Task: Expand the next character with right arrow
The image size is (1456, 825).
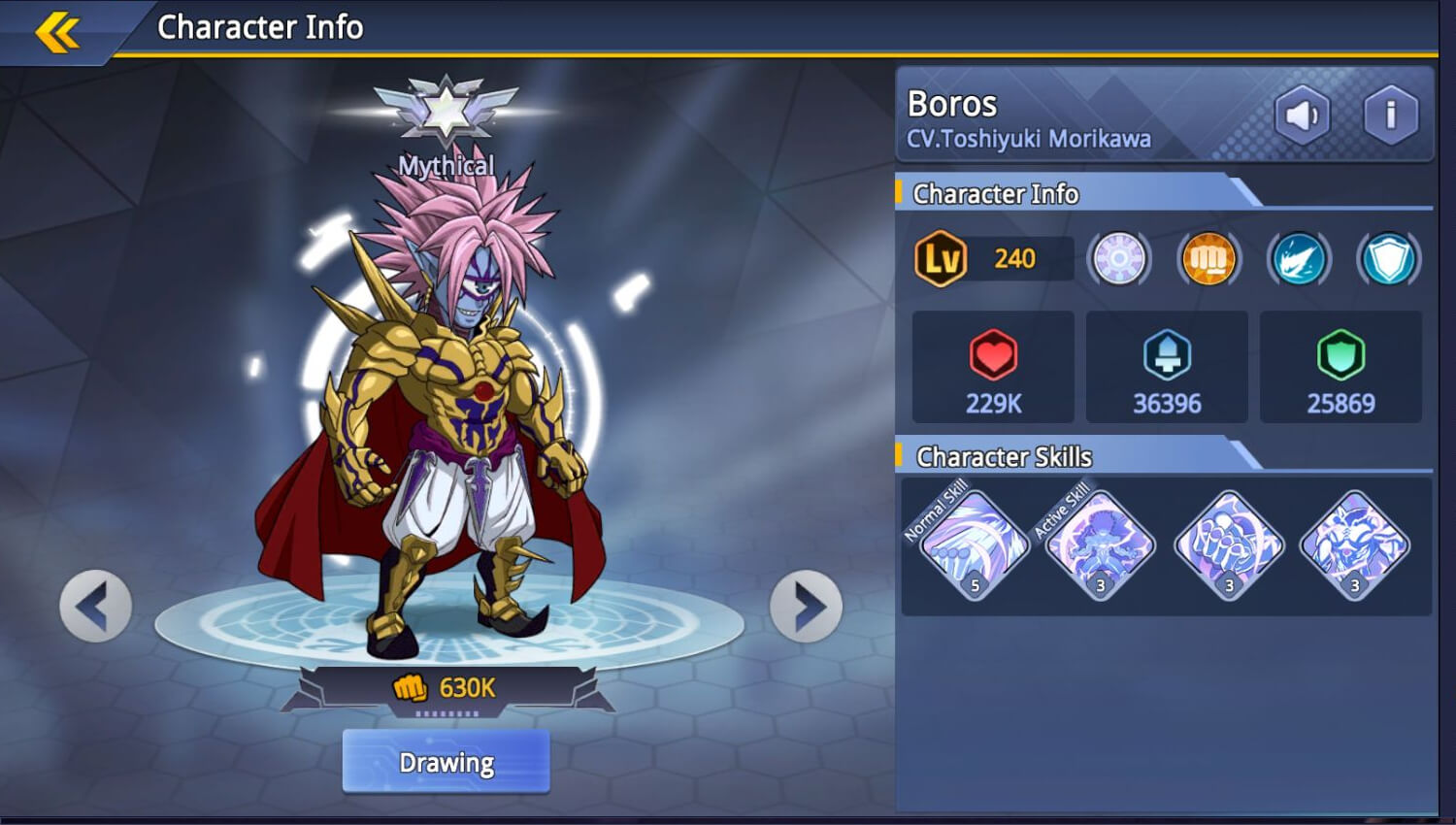Action: coord(804,605)
